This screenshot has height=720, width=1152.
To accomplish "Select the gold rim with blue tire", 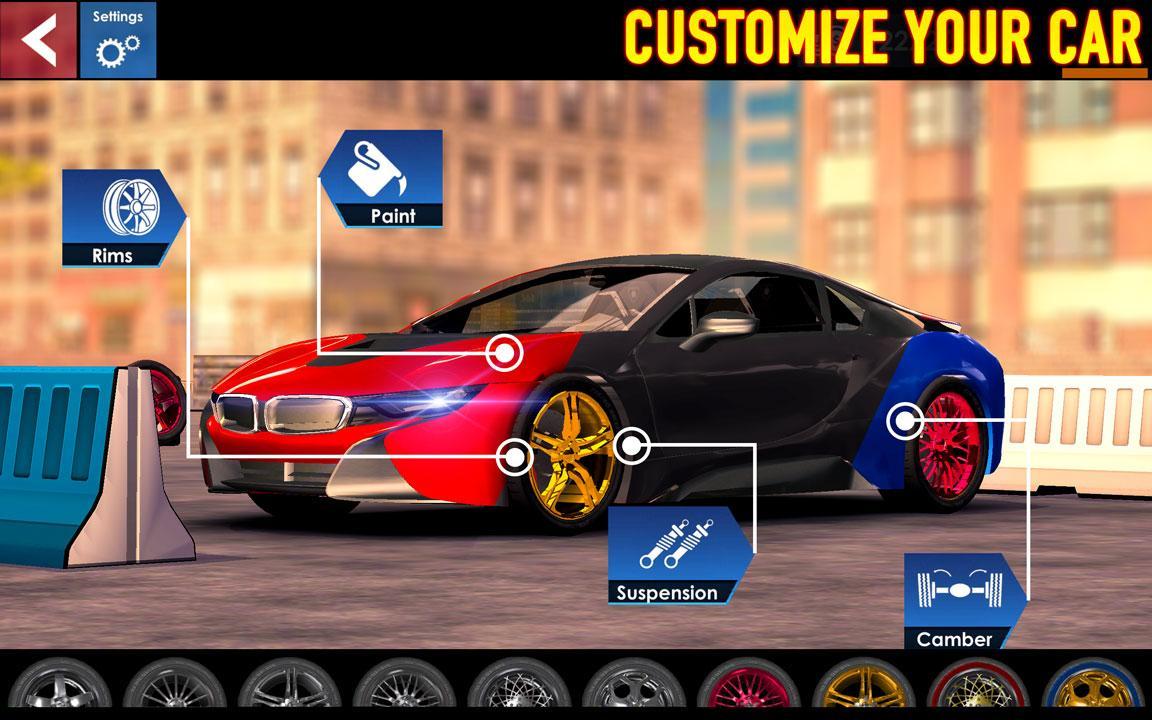I will click(1095, 690).
